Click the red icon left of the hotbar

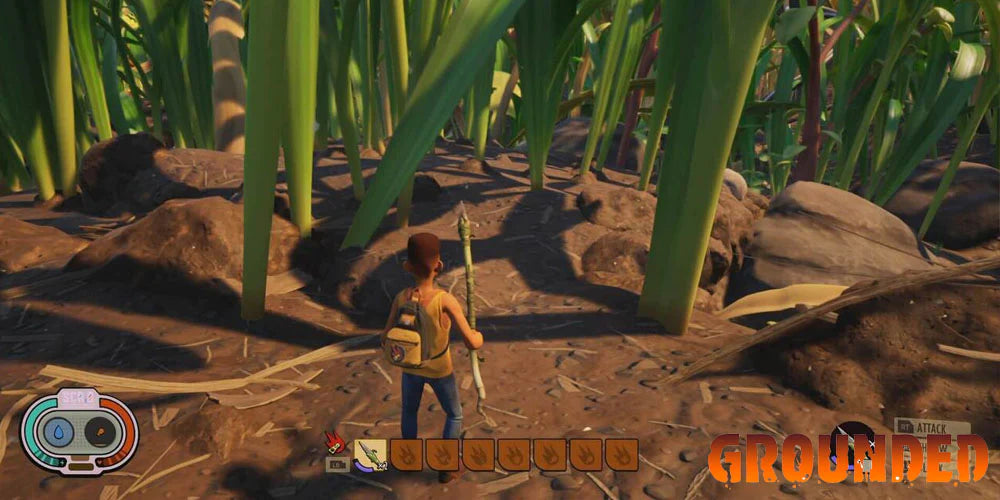335,443
